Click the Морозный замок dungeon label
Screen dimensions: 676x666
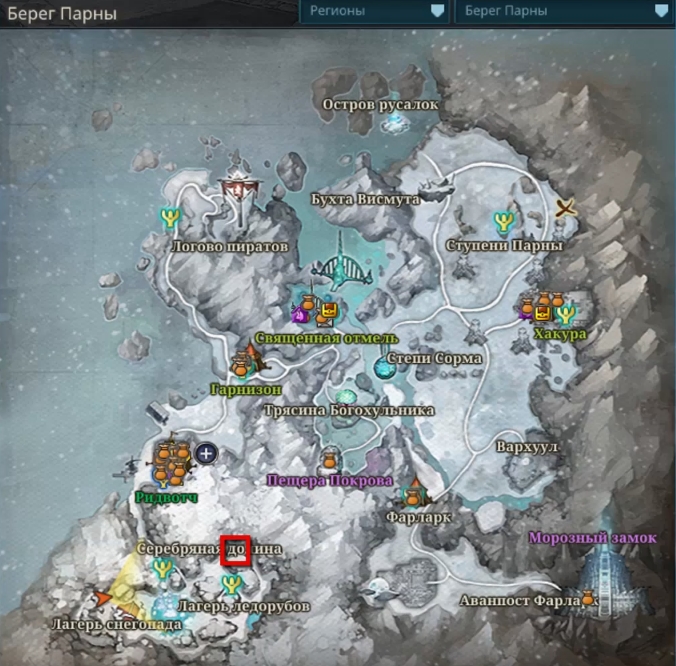click(593, 538)
